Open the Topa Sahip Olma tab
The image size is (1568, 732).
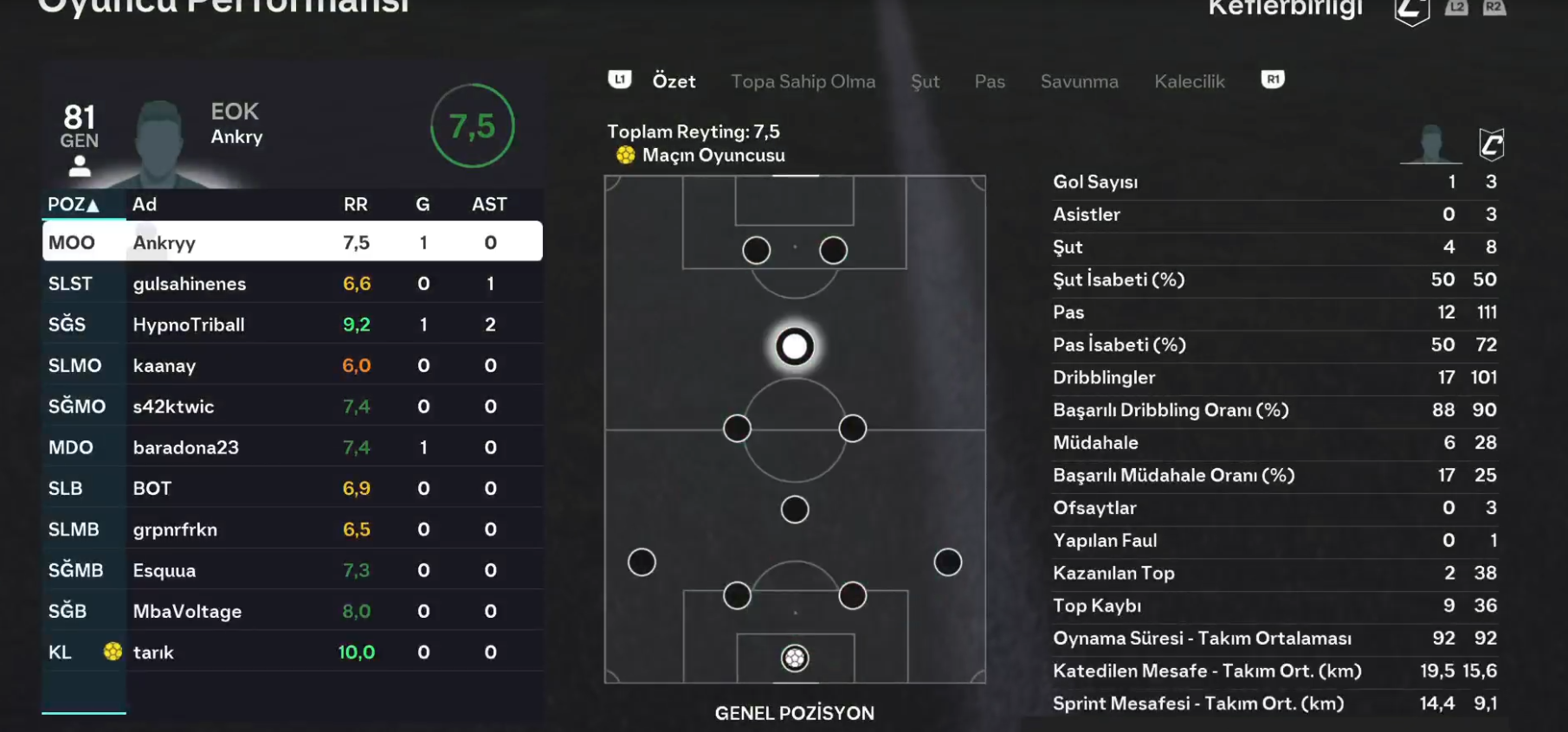803,81
